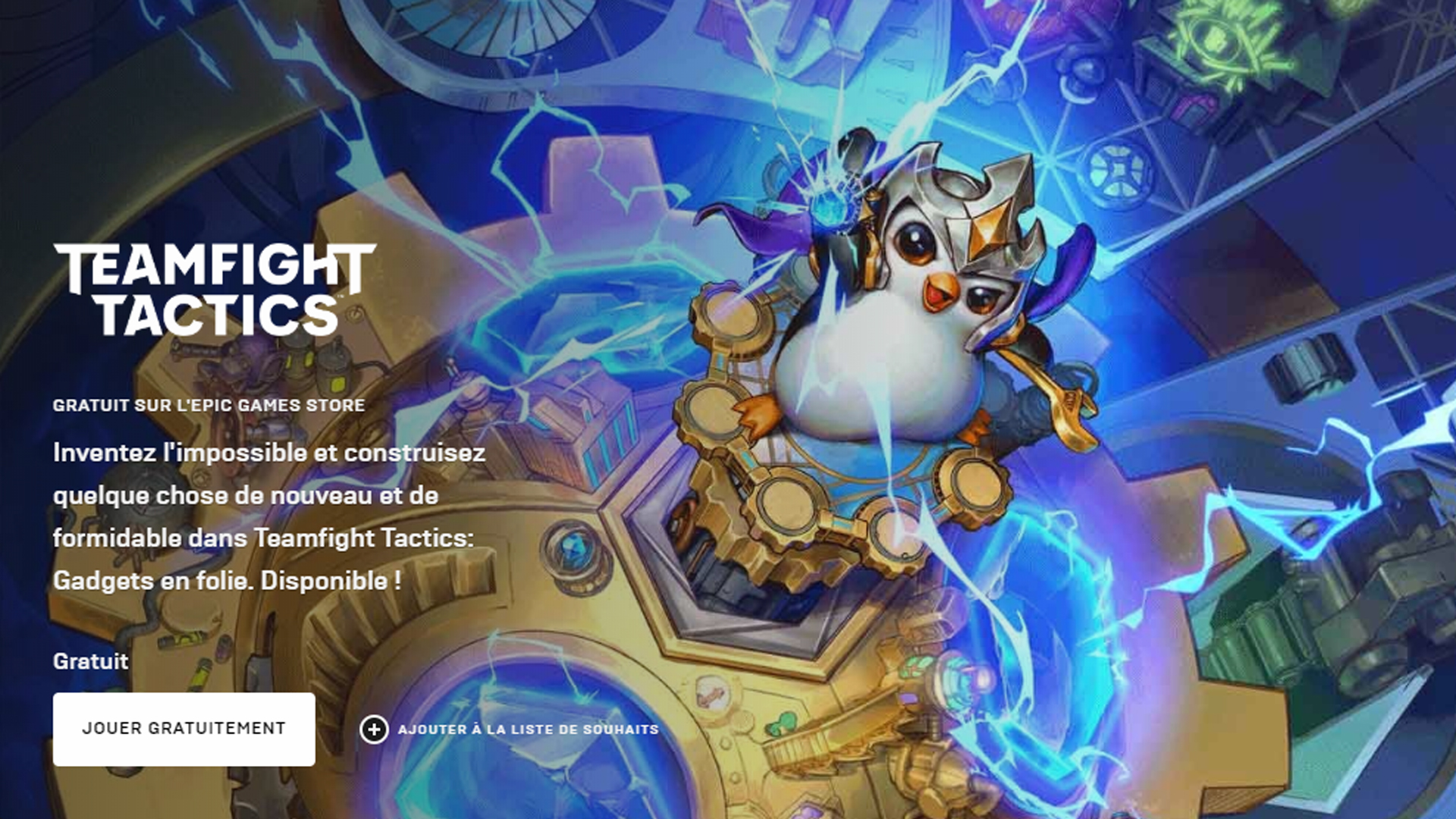
Task: Click the crown icon worn by Pengu
Action: [x=978, y=212]
